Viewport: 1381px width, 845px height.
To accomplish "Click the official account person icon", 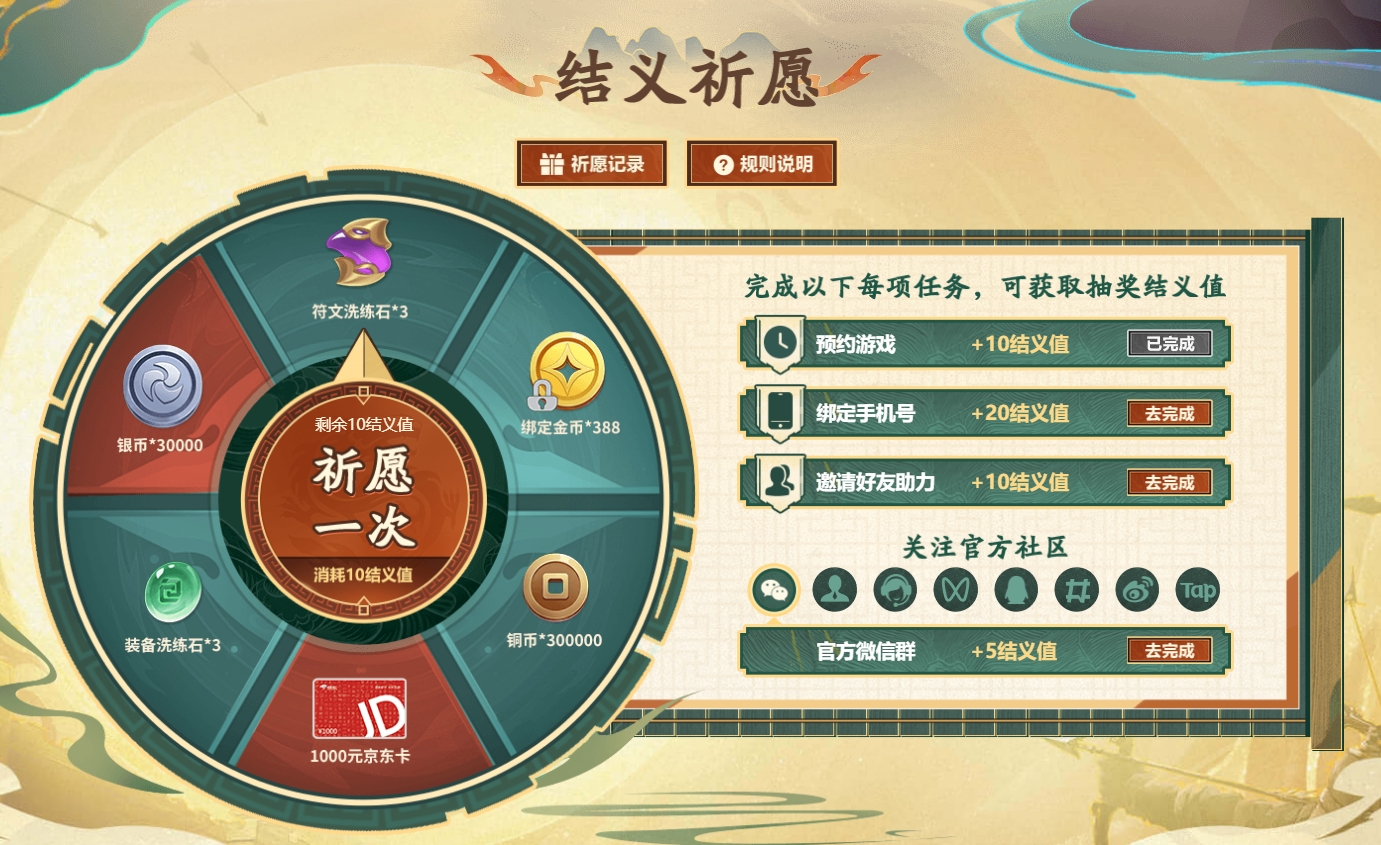I will (x=834, y=590).
